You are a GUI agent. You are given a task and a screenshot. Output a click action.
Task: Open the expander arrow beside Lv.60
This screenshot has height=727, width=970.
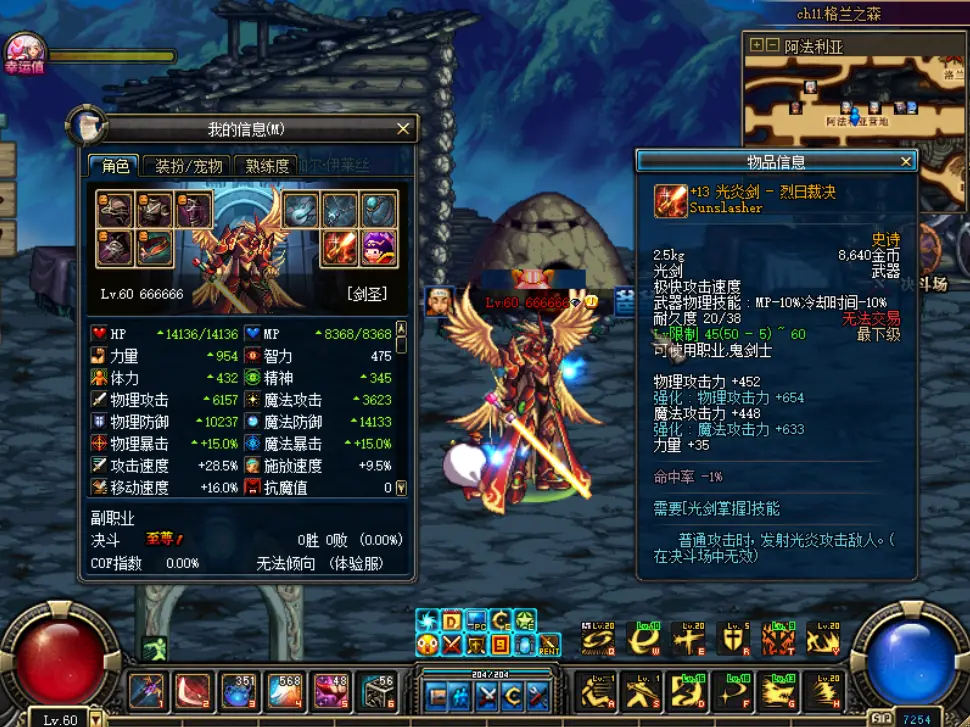tap(97, 718)
